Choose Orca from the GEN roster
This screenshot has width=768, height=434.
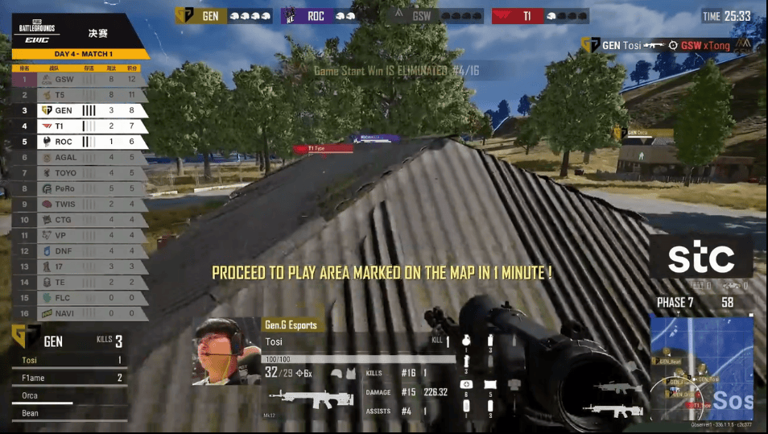pos(68,395)
